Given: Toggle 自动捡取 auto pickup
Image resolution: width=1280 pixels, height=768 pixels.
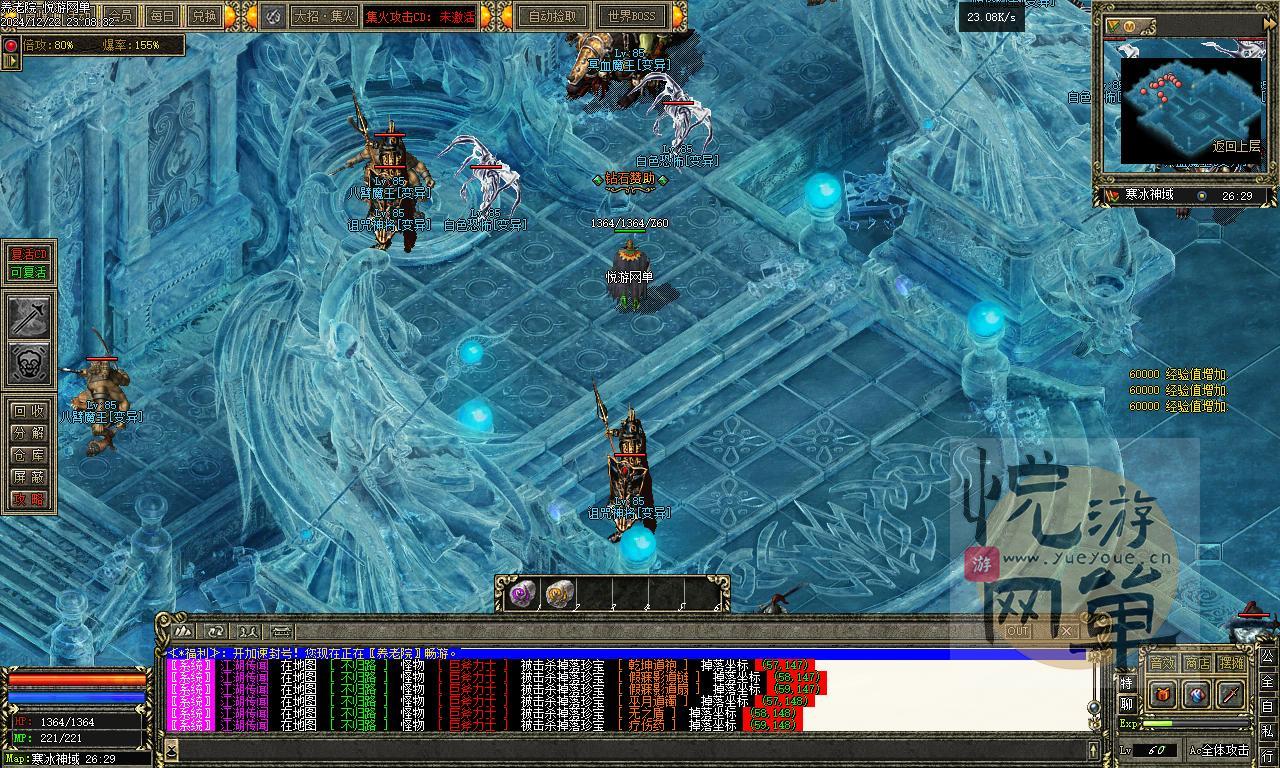Looking at the screenshot, I should [553, 16].
